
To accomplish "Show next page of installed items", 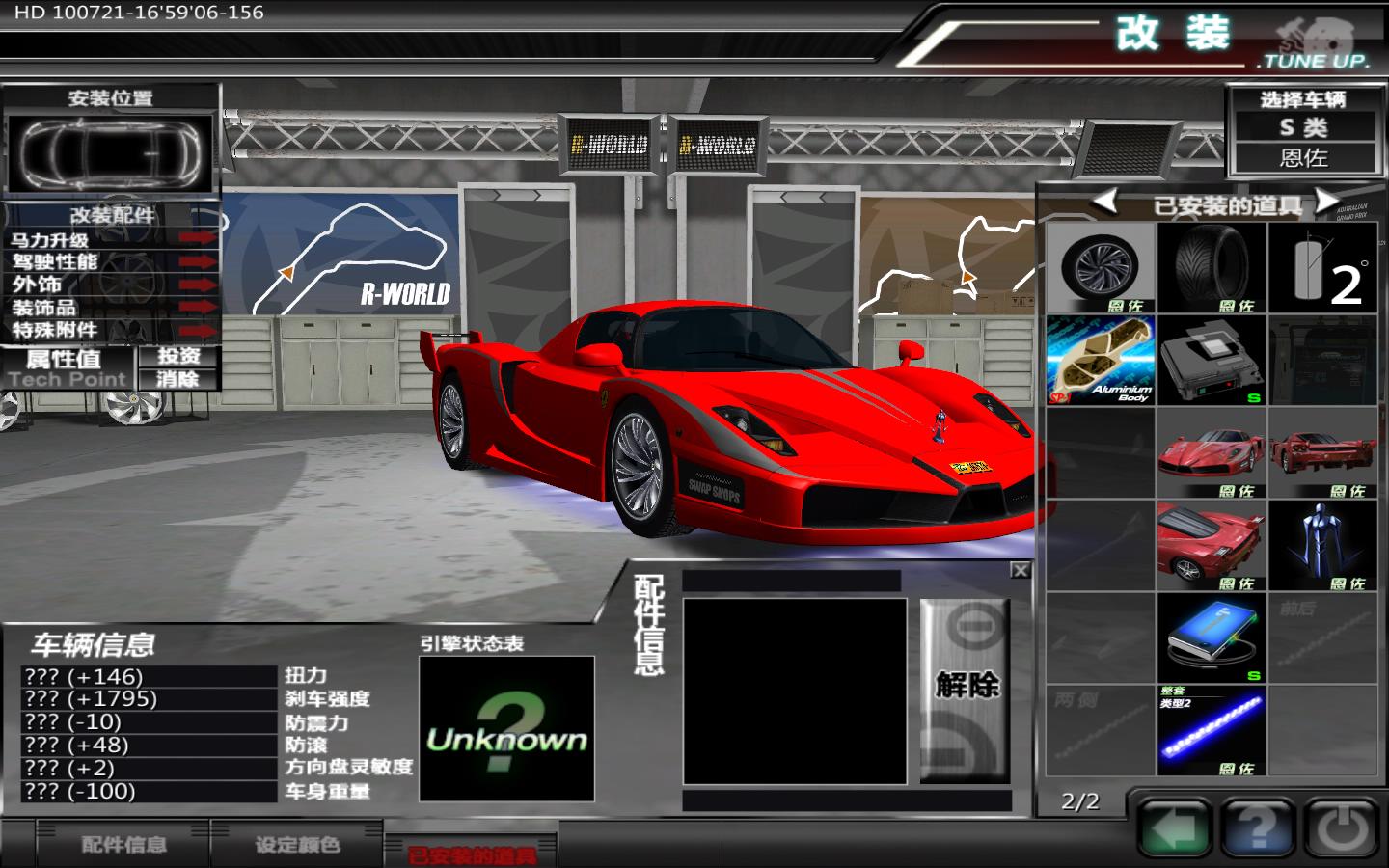I will pos(1328,202).
